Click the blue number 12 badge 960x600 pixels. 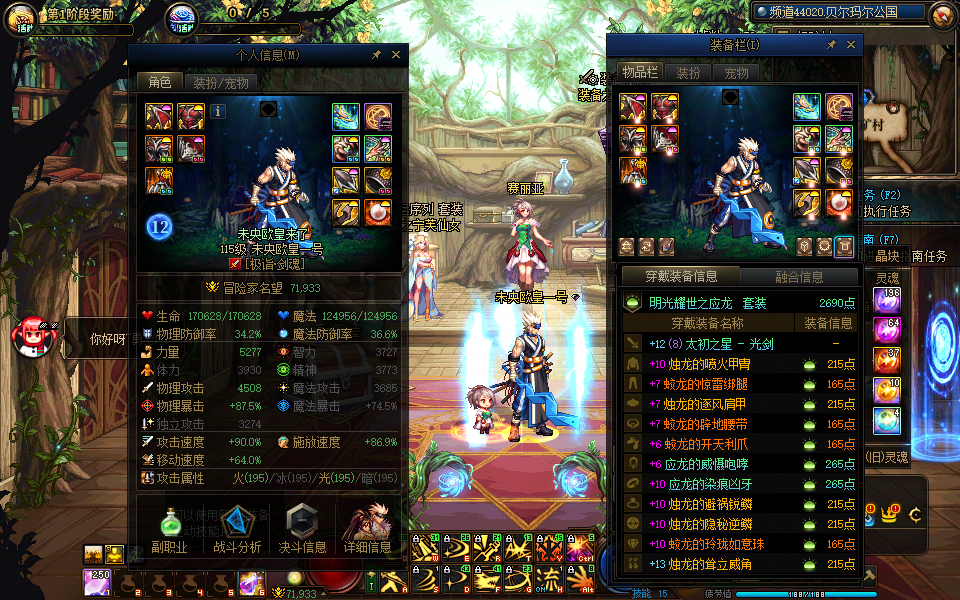[x=160, y=226]
